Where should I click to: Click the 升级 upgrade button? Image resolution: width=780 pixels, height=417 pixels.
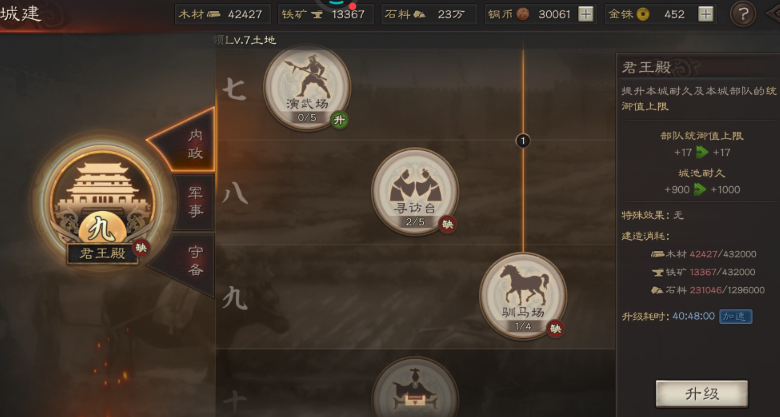click(688, 392)
